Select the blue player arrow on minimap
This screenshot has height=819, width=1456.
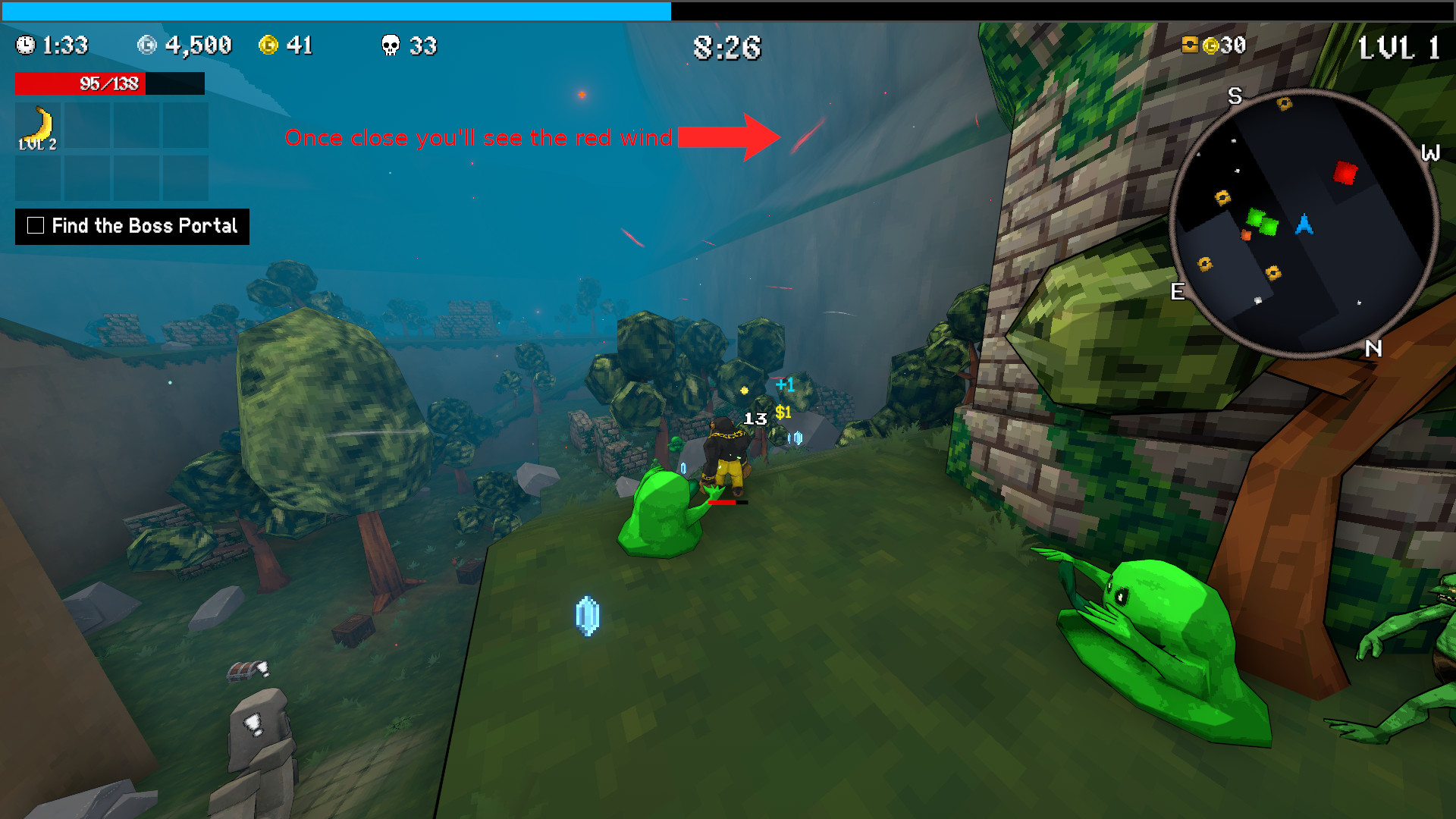tap(1304, 224)
